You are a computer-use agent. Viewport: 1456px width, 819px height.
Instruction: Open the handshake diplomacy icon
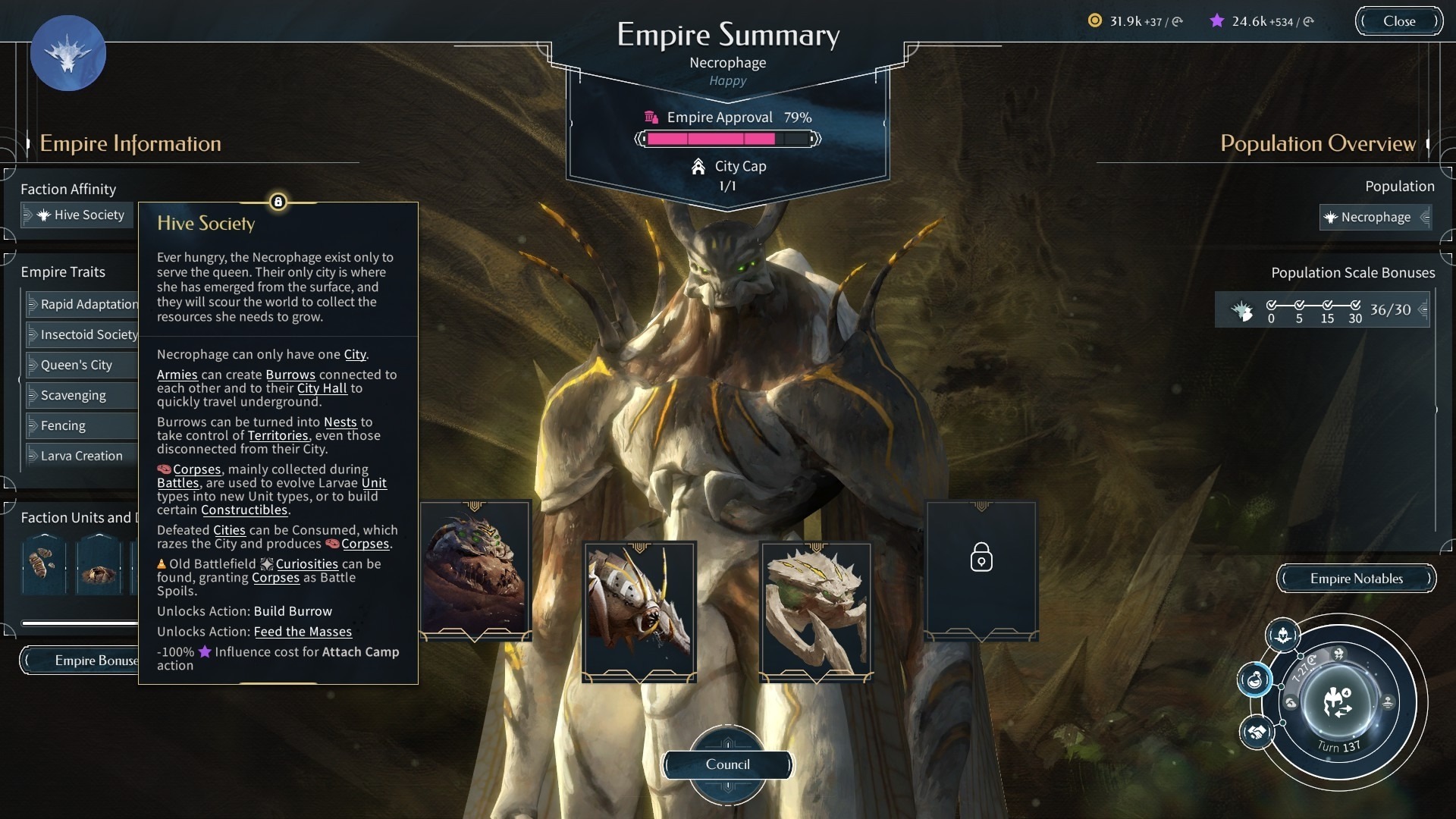coord(1257,733)
